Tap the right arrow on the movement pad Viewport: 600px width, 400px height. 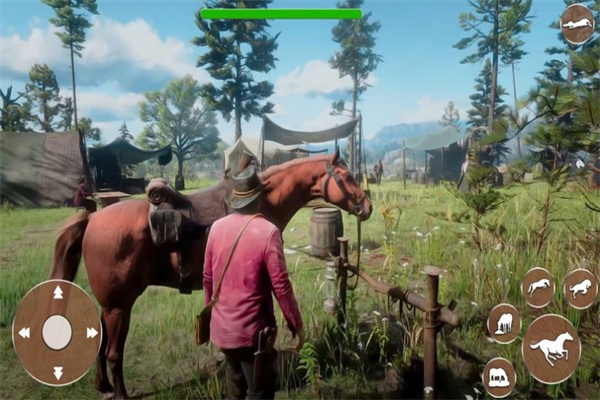(x=92, y=332)
